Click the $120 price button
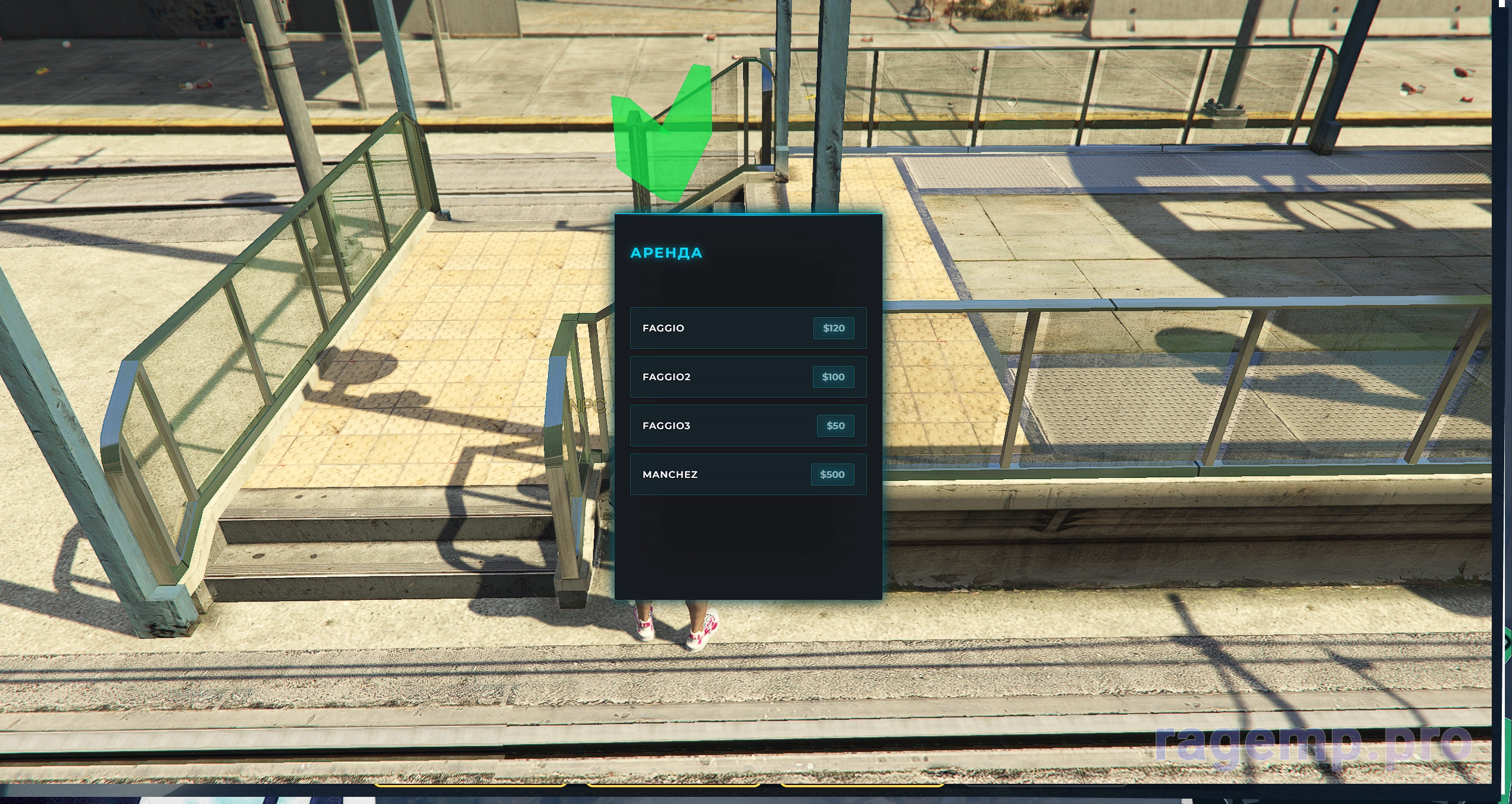Image resolution: width=1512 pixels, height=804 pixels. click(x=833, y=328)
